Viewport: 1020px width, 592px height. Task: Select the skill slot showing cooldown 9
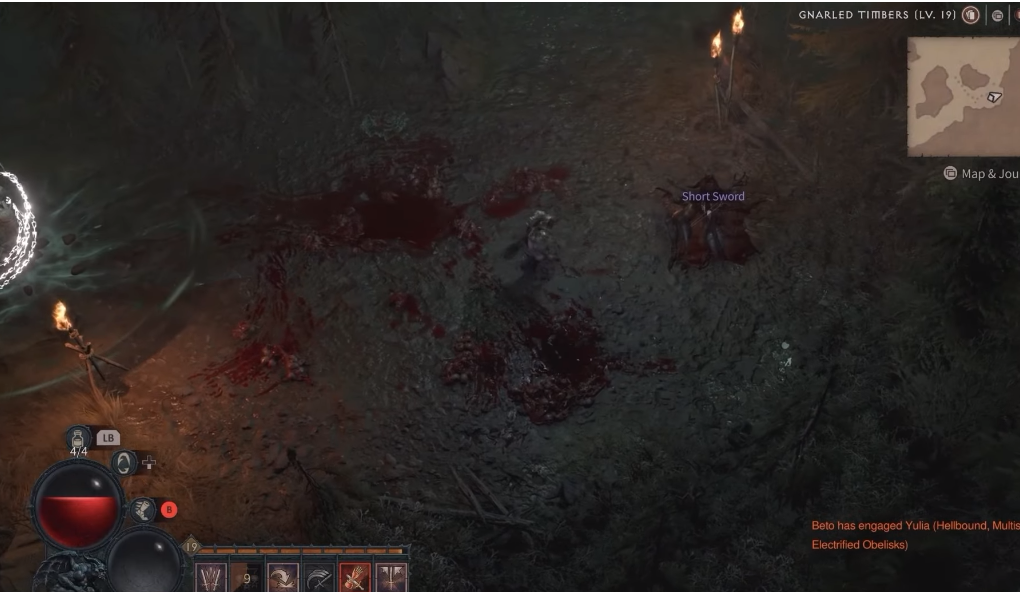coord(246,578)
